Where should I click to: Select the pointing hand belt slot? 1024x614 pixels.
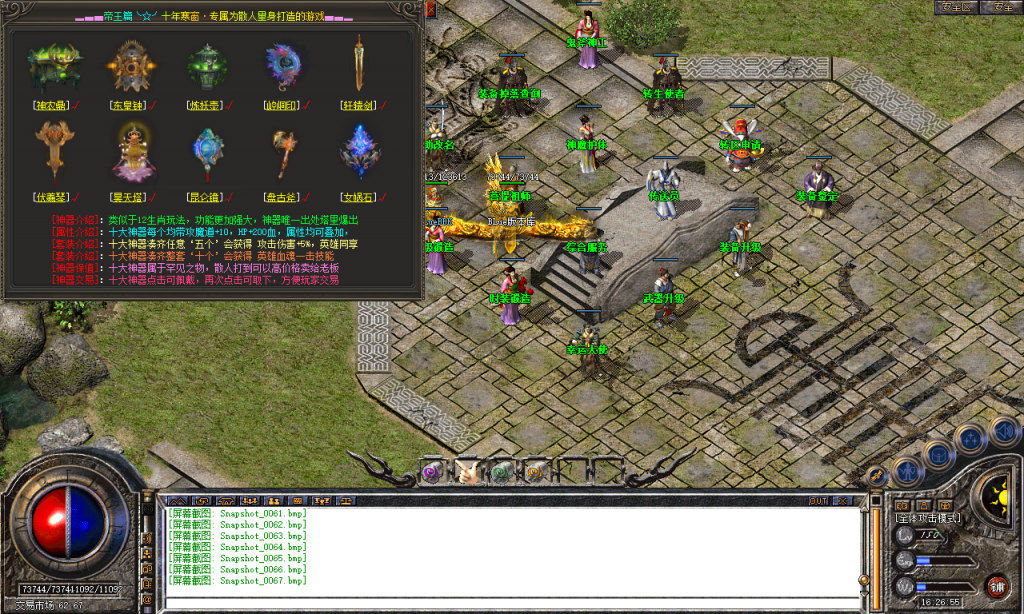click(x=467, y=472)
